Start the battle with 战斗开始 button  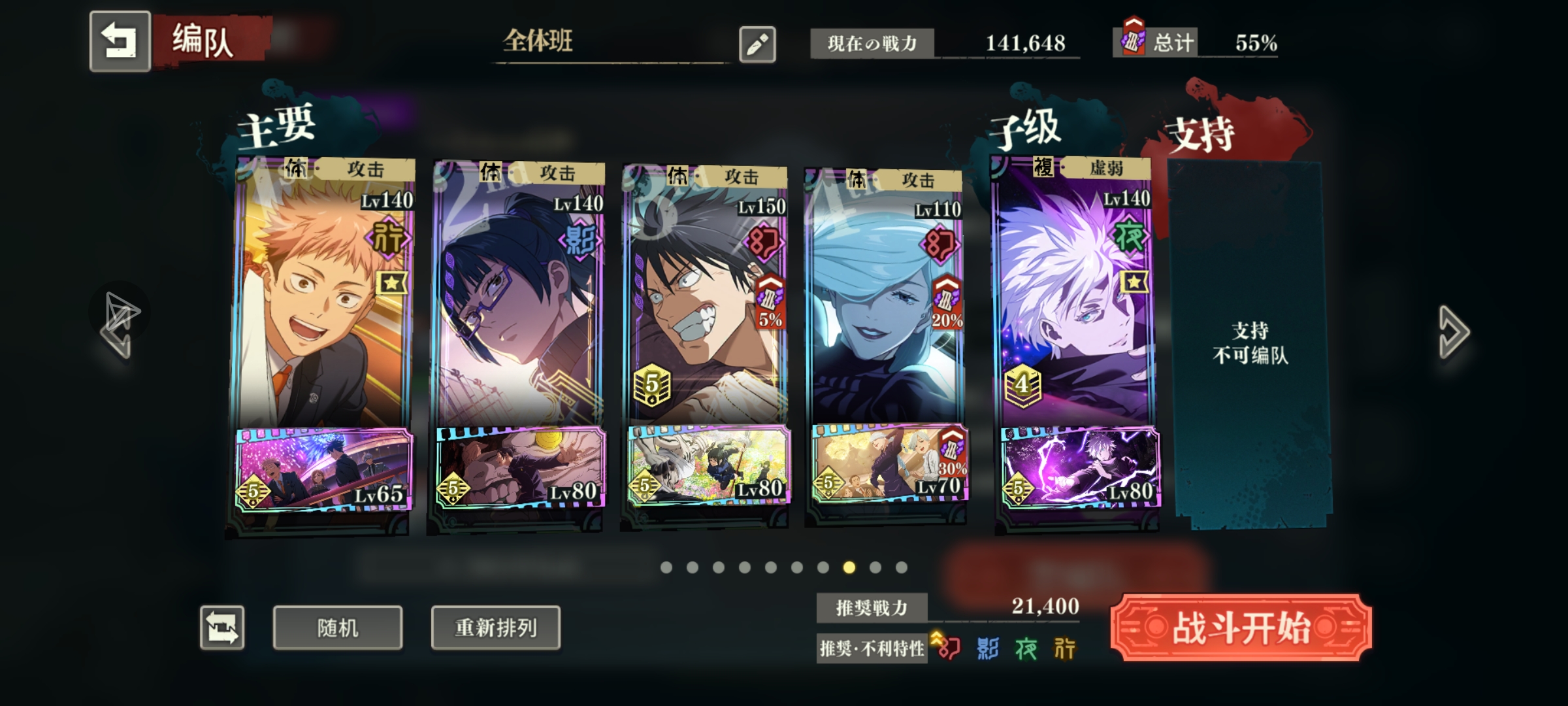tap(1241, 628)
